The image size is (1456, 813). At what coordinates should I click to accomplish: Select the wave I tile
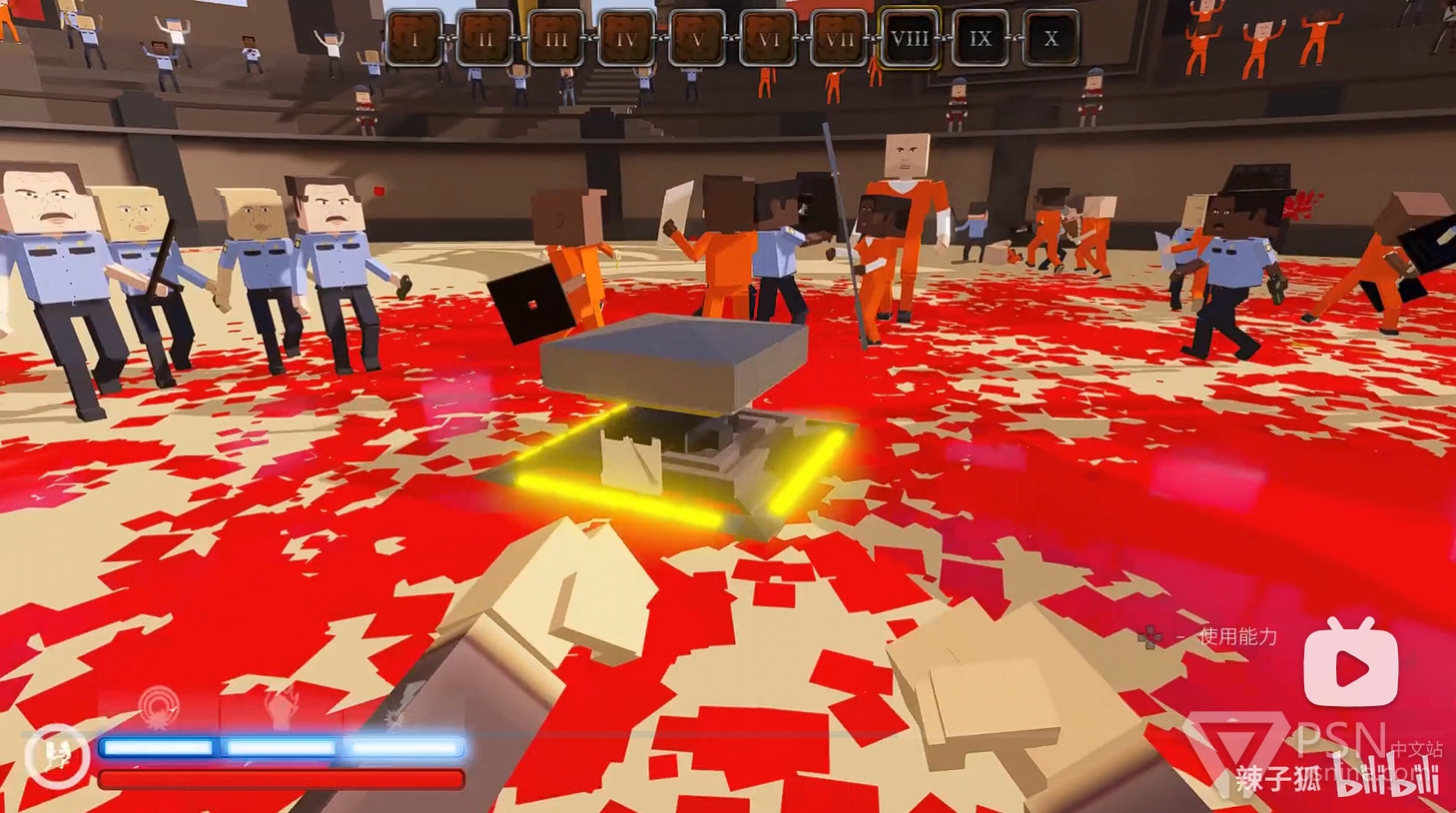[413, 39]
